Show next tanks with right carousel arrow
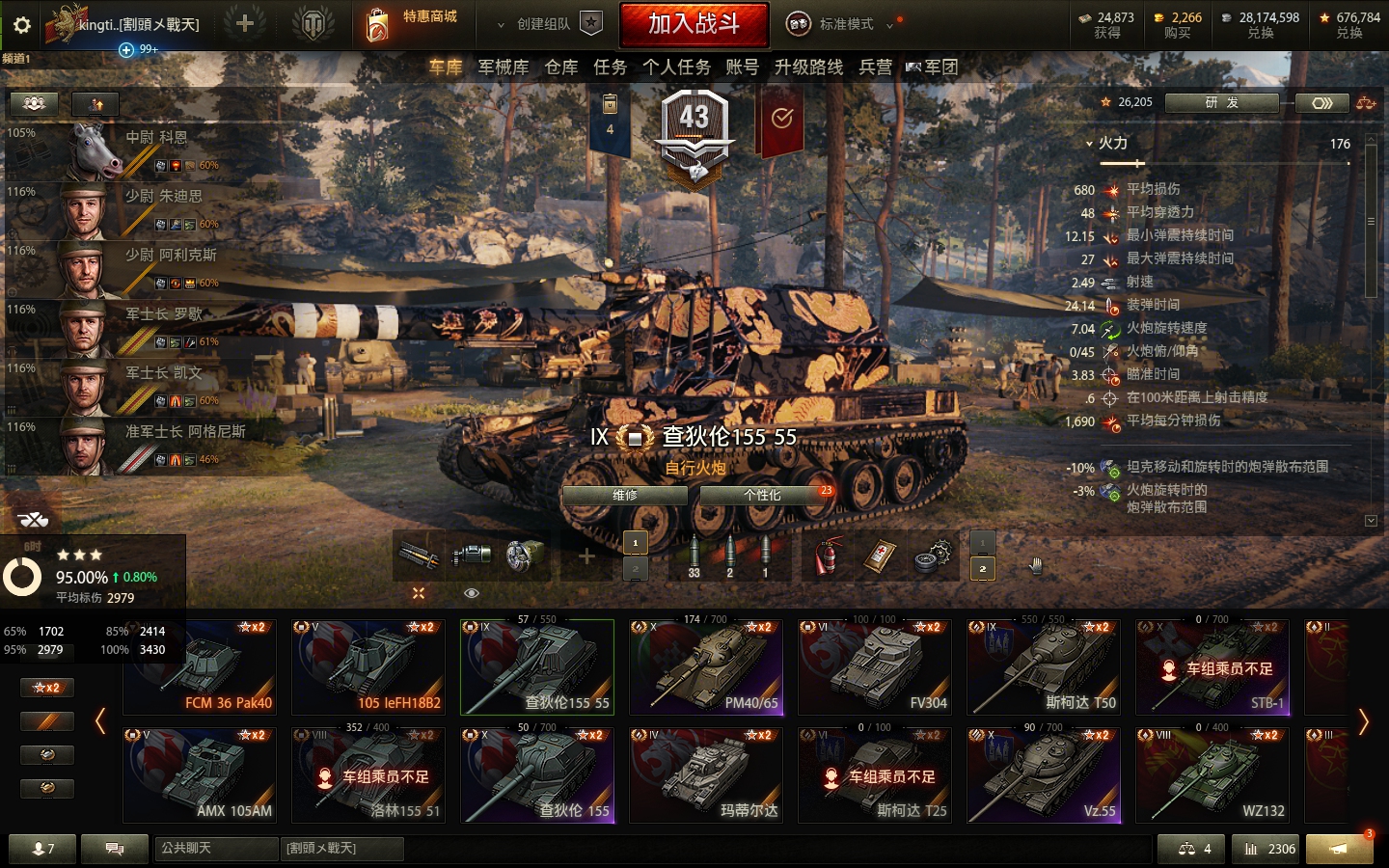This screenshot has height=868, width=1389. (1363, 721)
